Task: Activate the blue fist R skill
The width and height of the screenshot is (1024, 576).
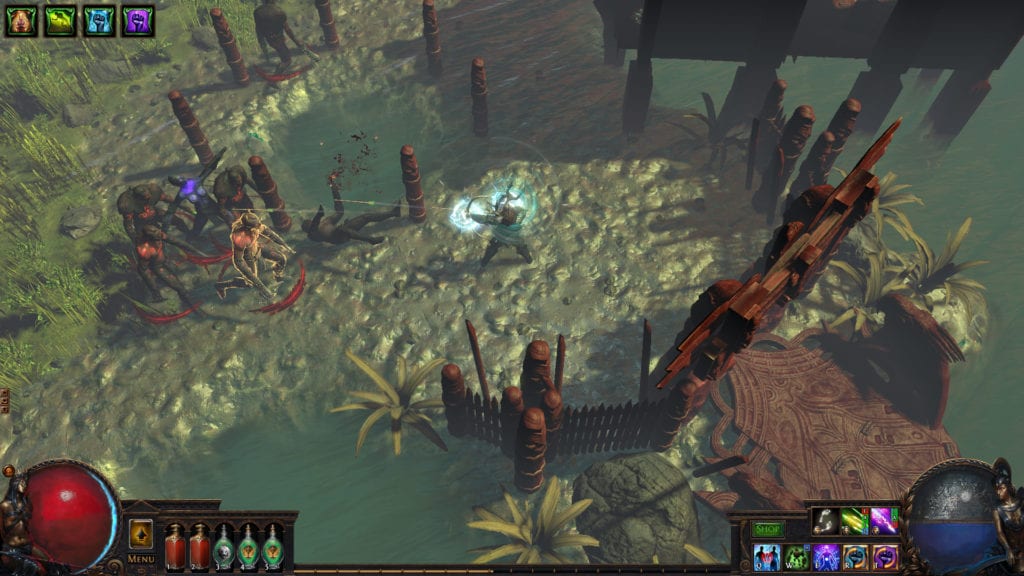Action: (855, 557)
